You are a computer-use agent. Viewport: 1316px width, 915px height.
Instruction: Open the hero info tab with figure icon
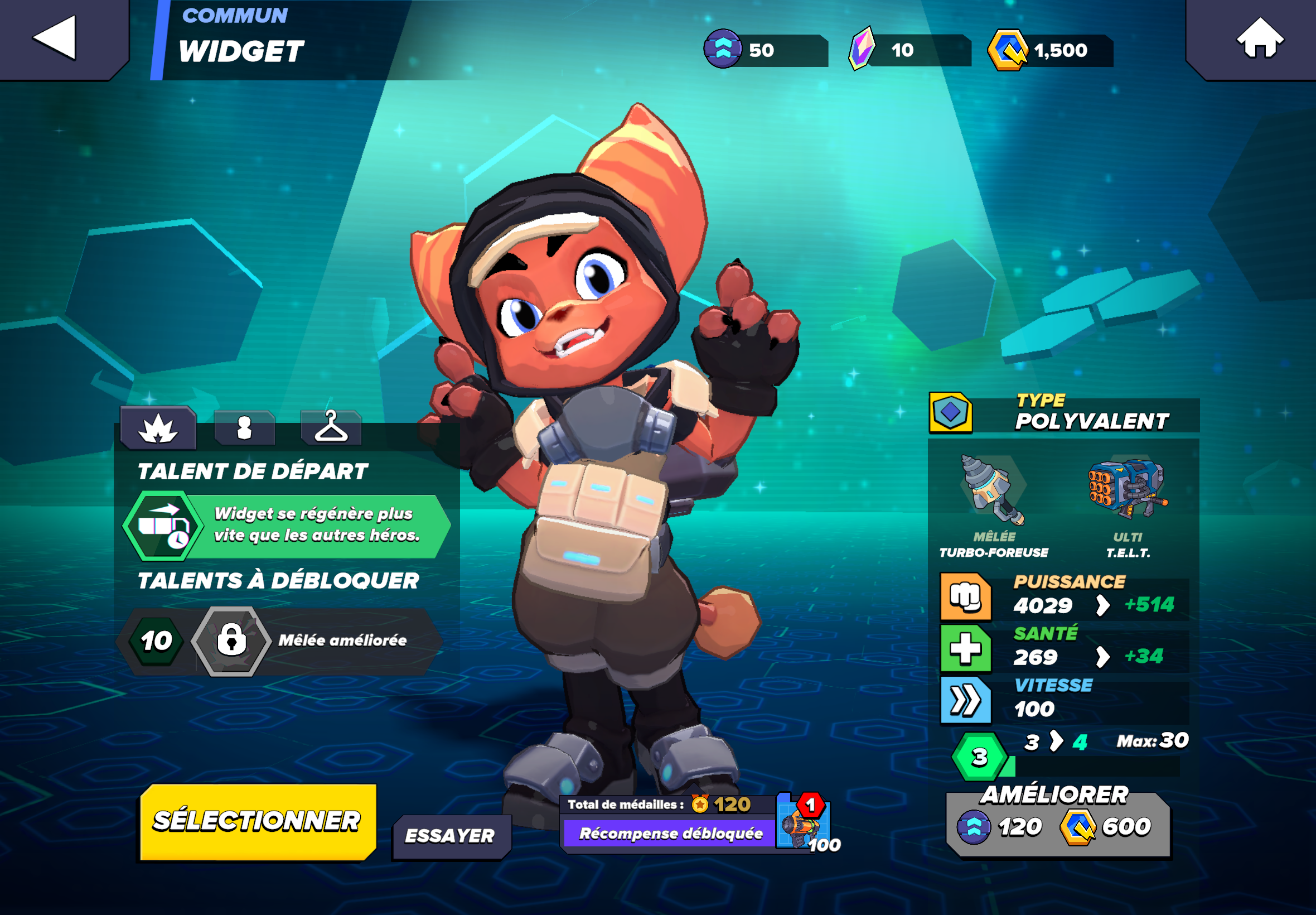click(245, 428)
